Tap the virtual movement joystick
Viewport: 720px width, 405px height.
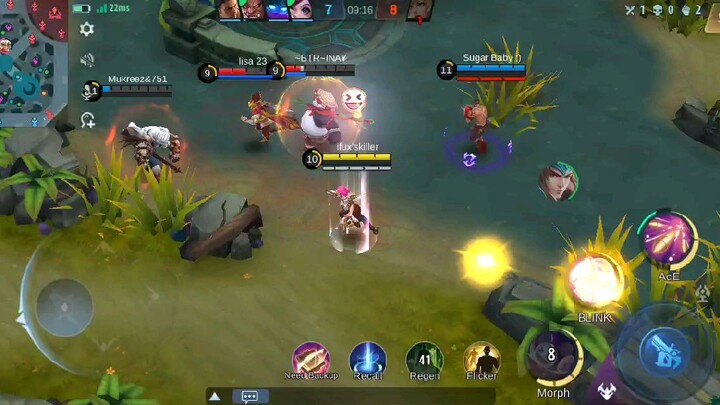tap(65, 306)
